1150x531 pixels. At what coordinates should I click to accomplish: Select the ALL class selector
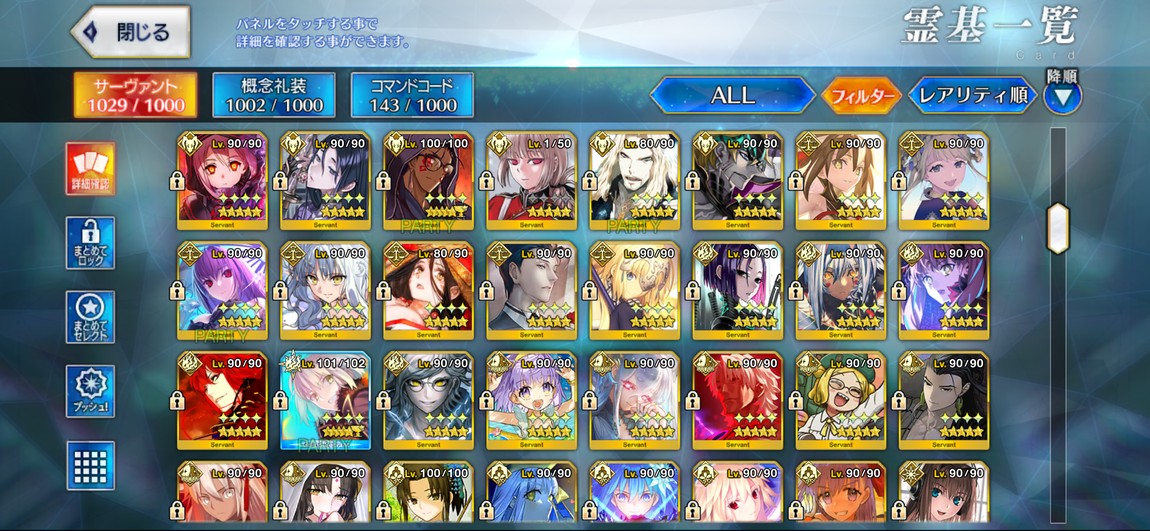[x=732, y=96]
